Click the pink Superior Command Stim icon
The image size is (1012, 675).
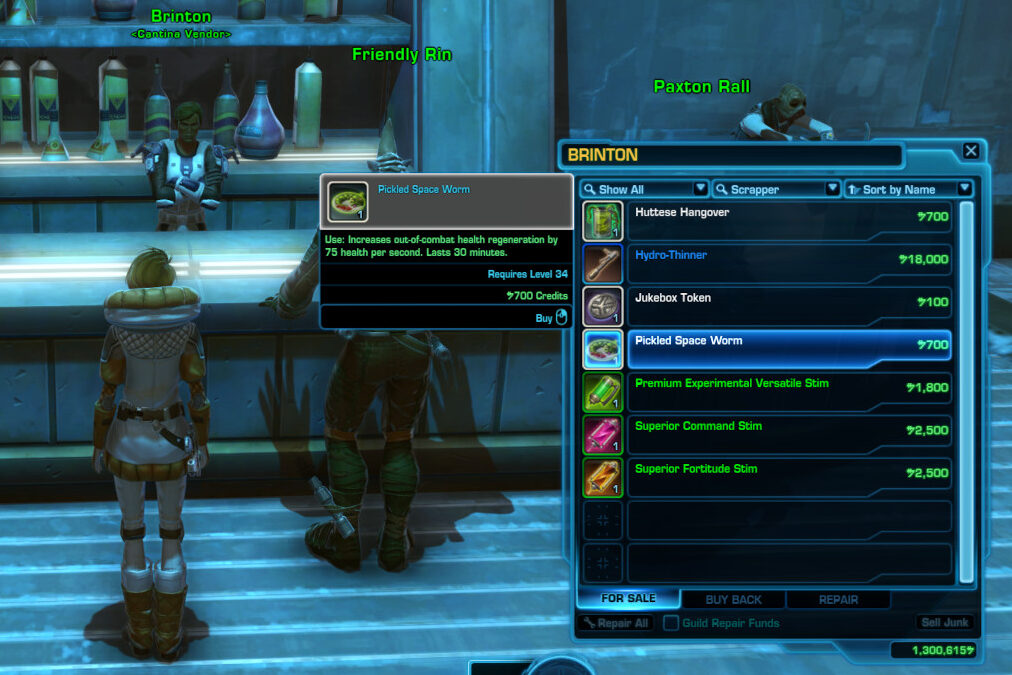click(x=603, y=435)
